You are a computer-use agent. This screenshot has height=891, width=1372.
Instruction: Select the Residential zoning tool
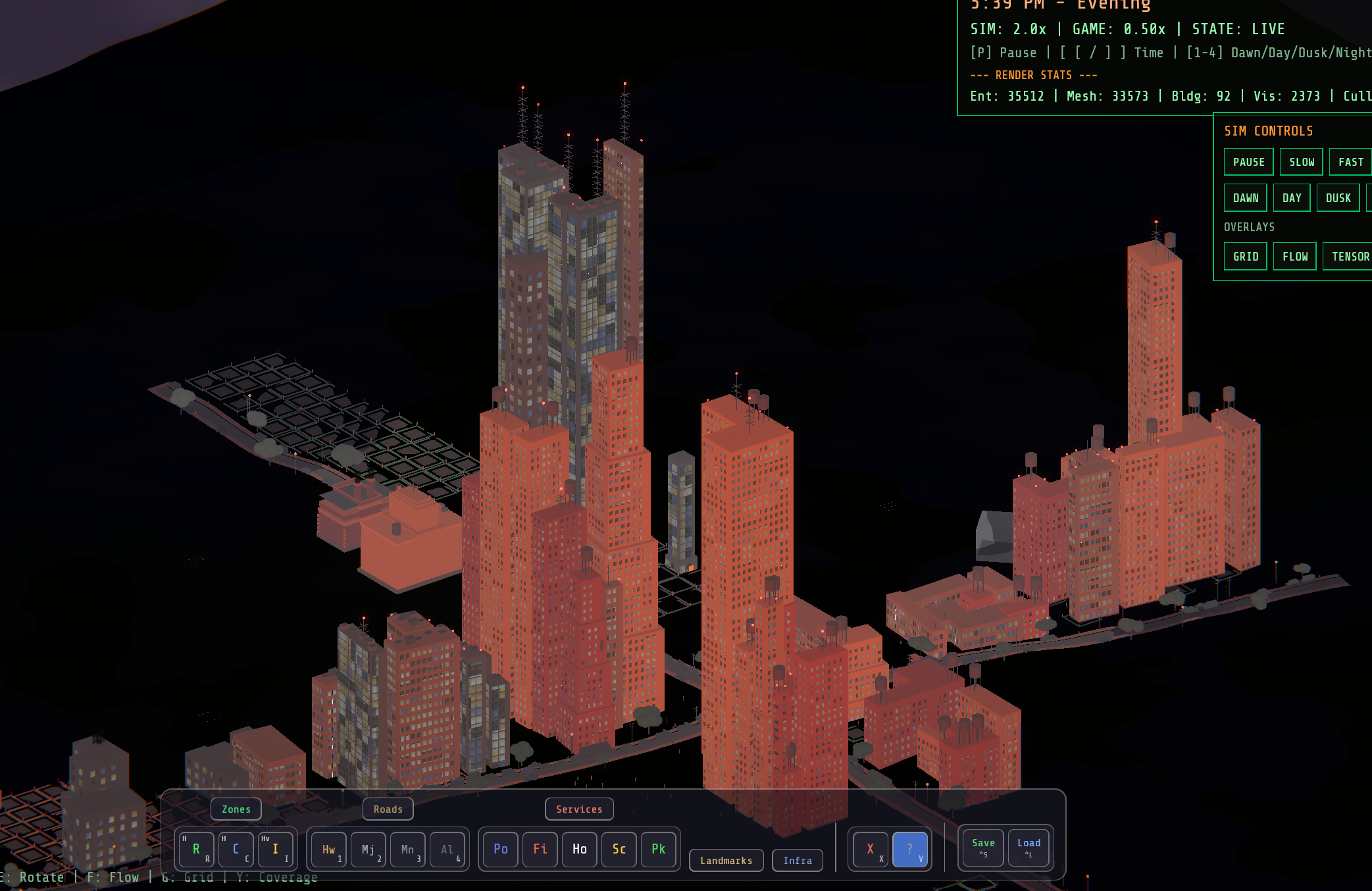pyautogui.click(x=195, y=849)
